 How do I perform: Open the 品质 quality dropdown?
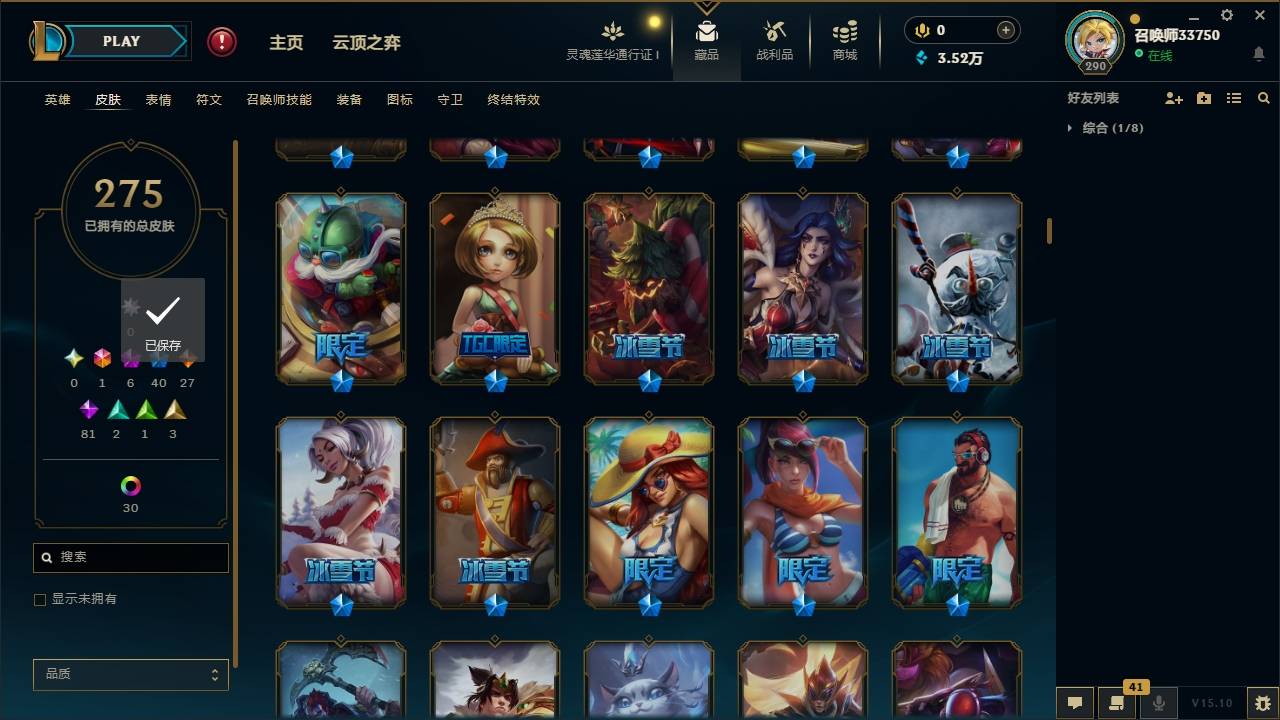[130, 674]
